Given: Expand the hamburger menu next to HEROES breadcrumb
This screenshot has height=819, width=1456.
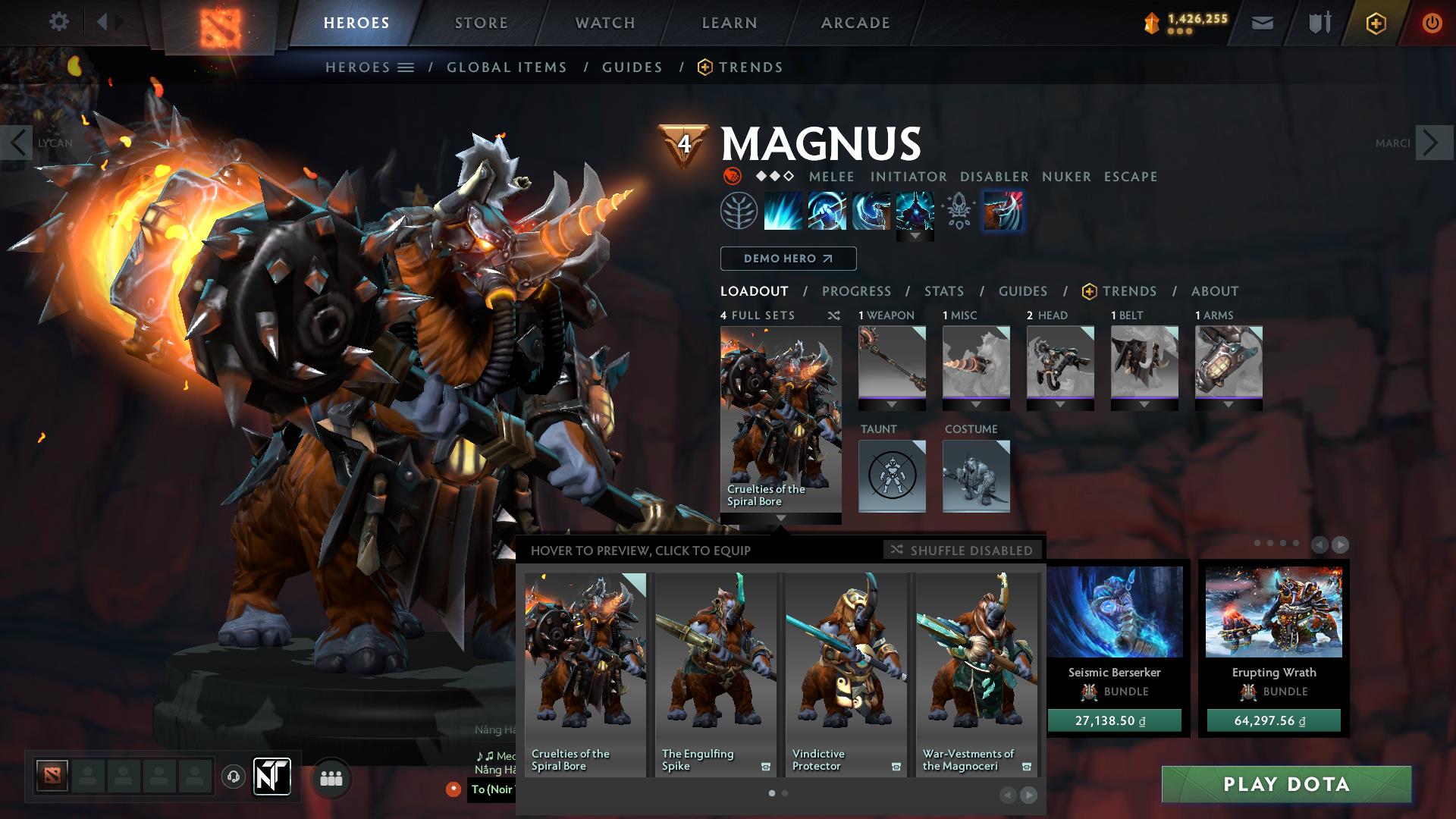Looking at the screenshot, I should pos(406,67).
